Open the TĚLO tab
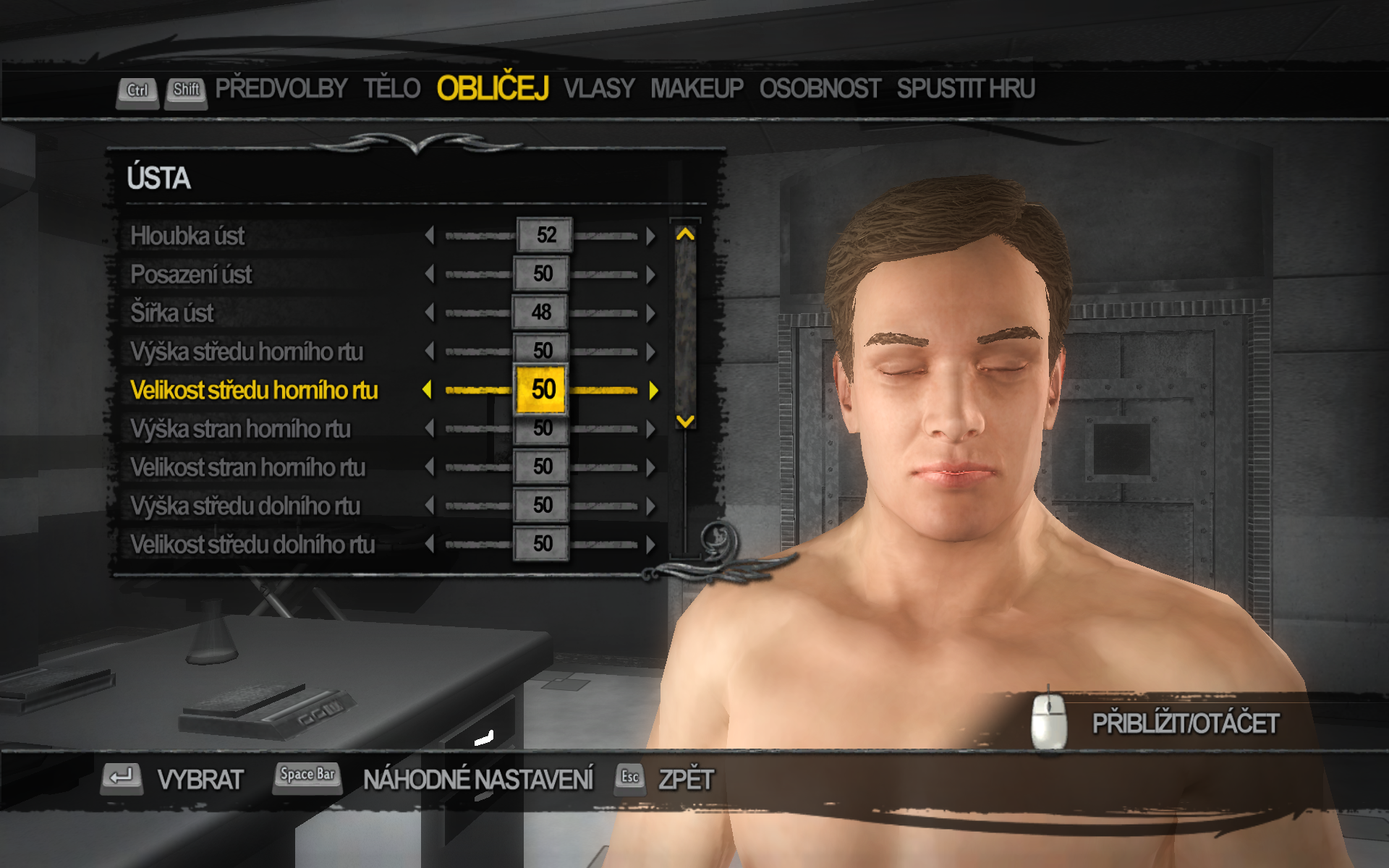 pos(391,89)
